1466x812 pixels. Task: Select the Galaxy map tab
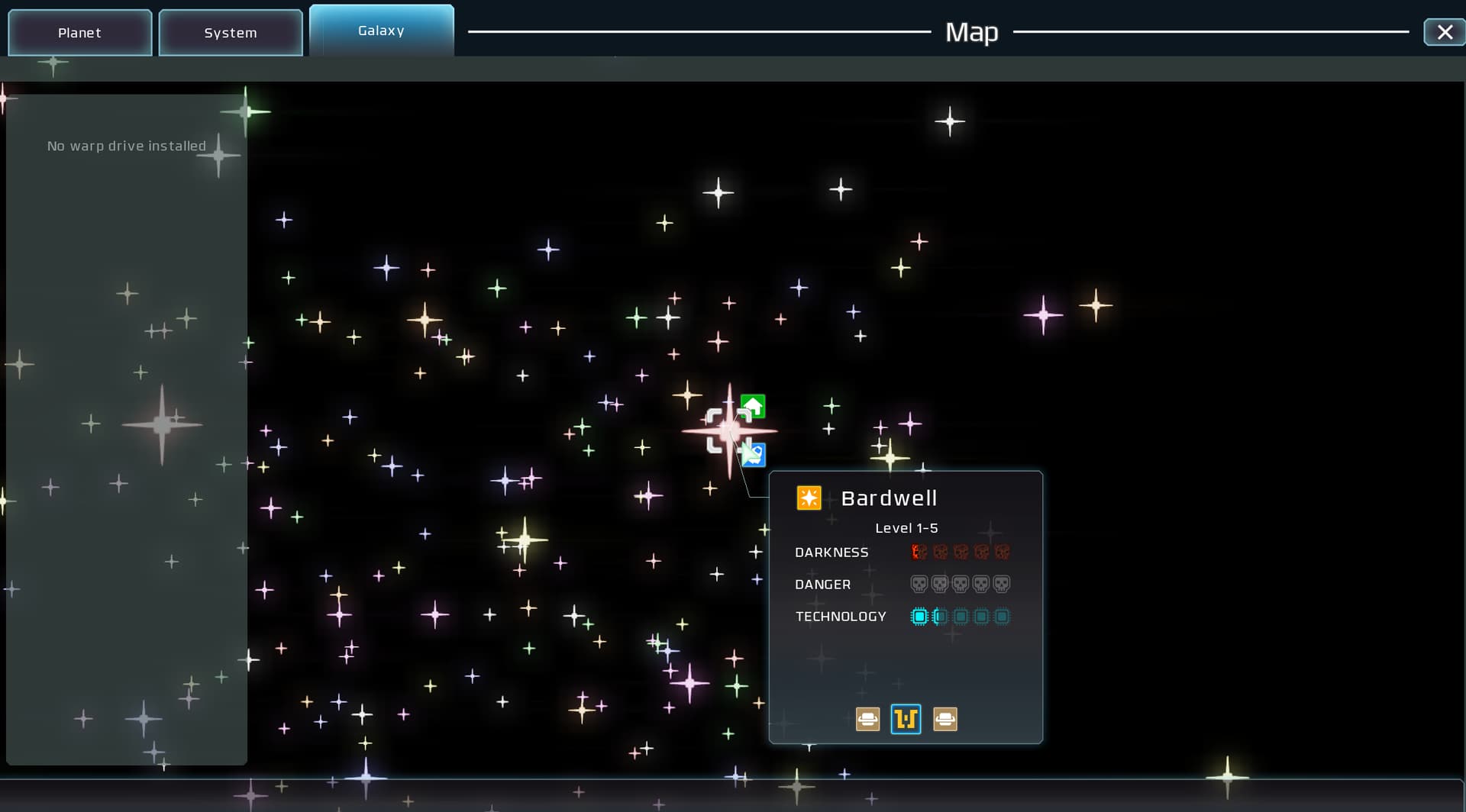381,31
